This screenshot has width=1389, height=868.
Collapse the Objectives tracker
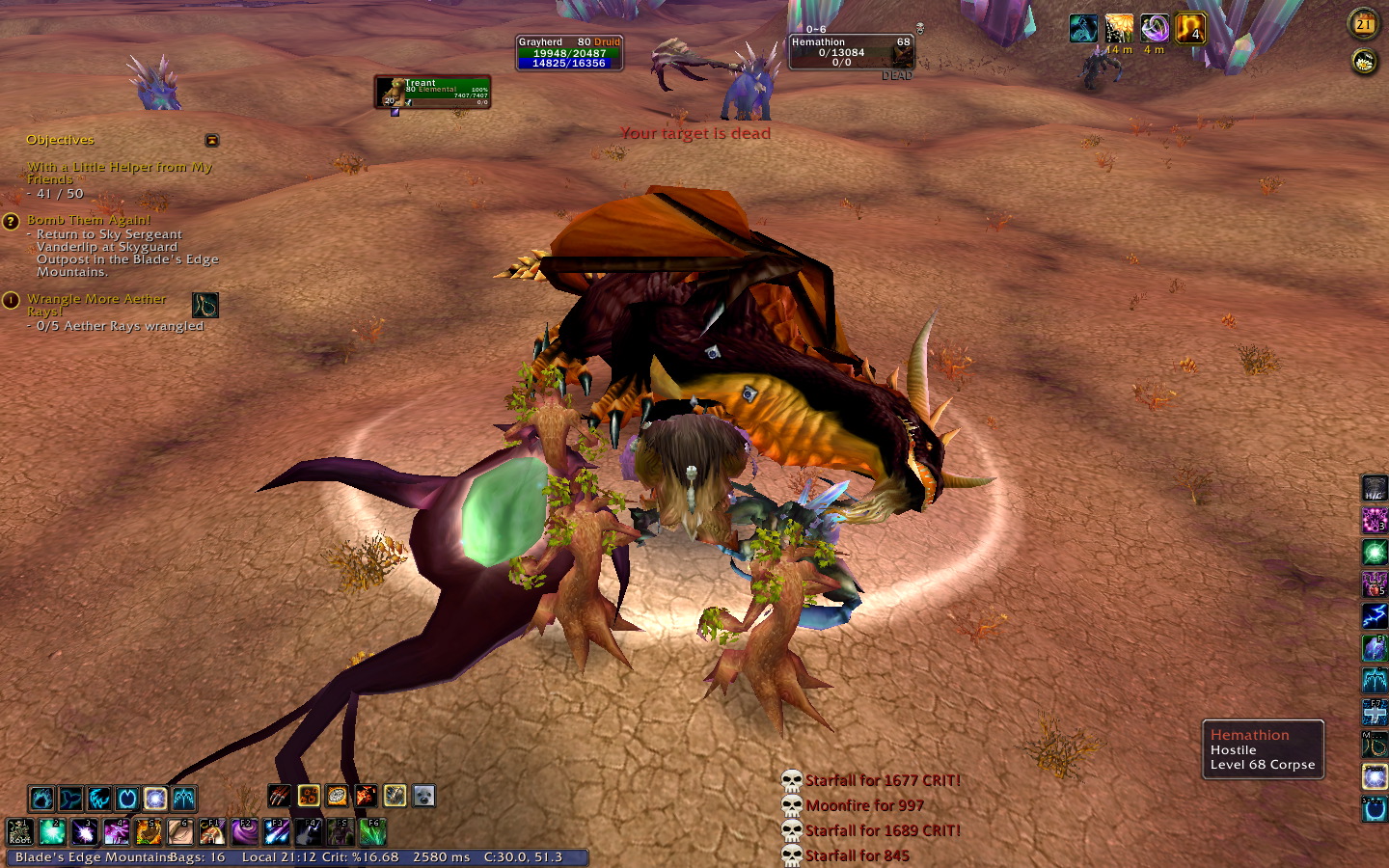point(212,141)
